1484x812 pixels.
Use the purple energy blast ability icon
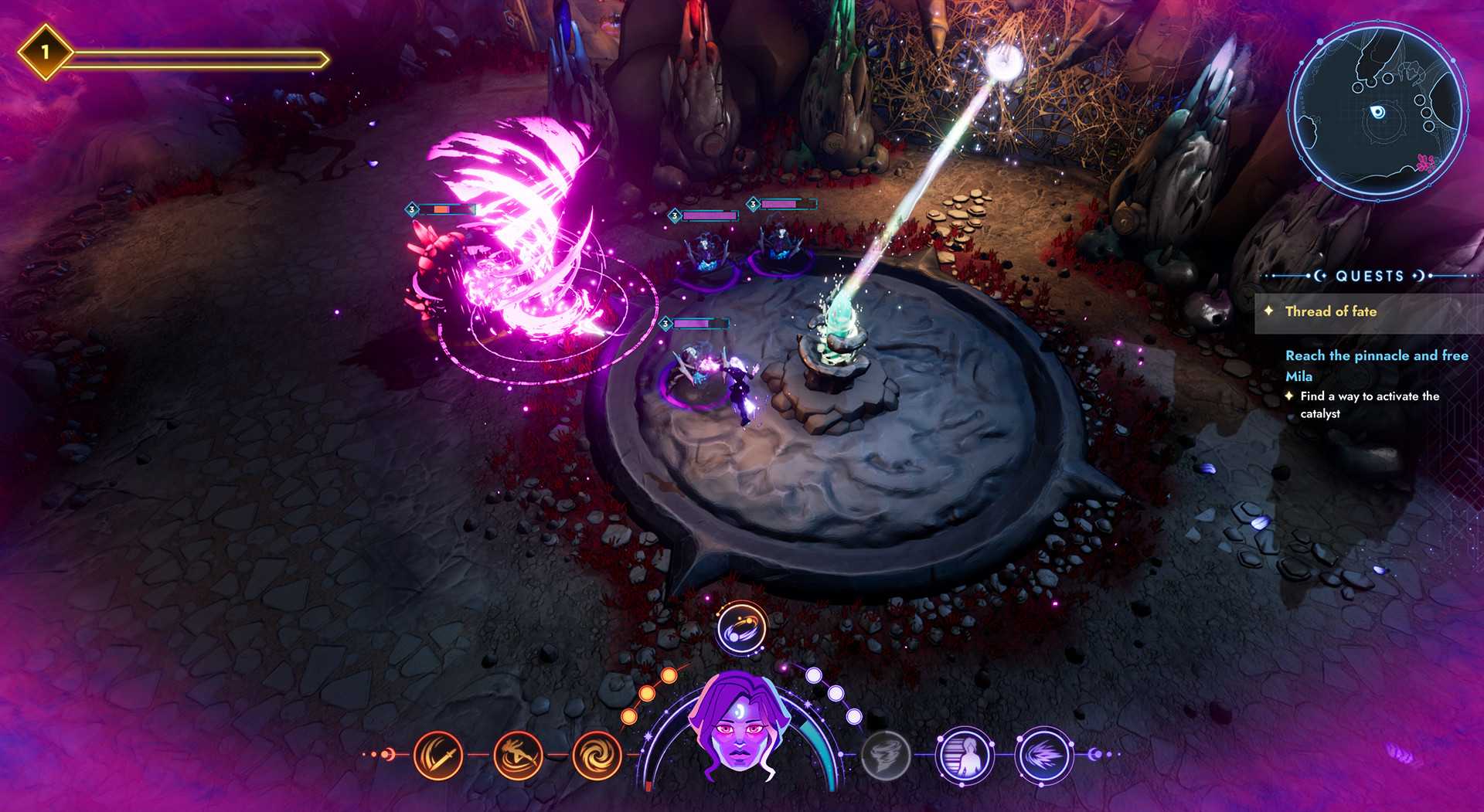(1045, 755)
